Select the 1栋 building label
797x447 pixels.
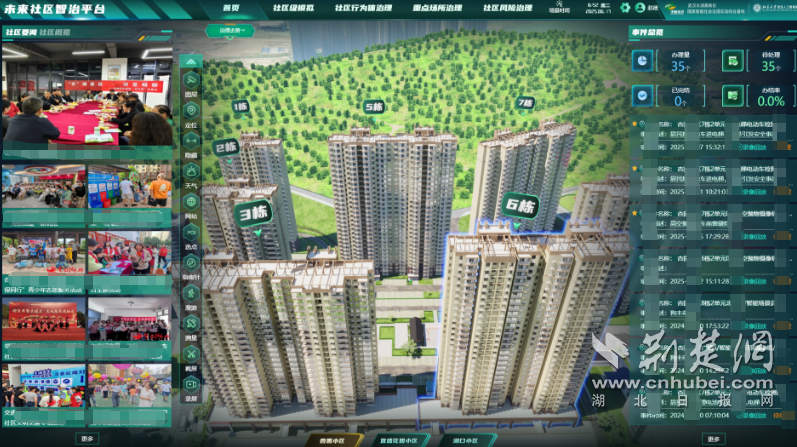[x=240, y=105]
